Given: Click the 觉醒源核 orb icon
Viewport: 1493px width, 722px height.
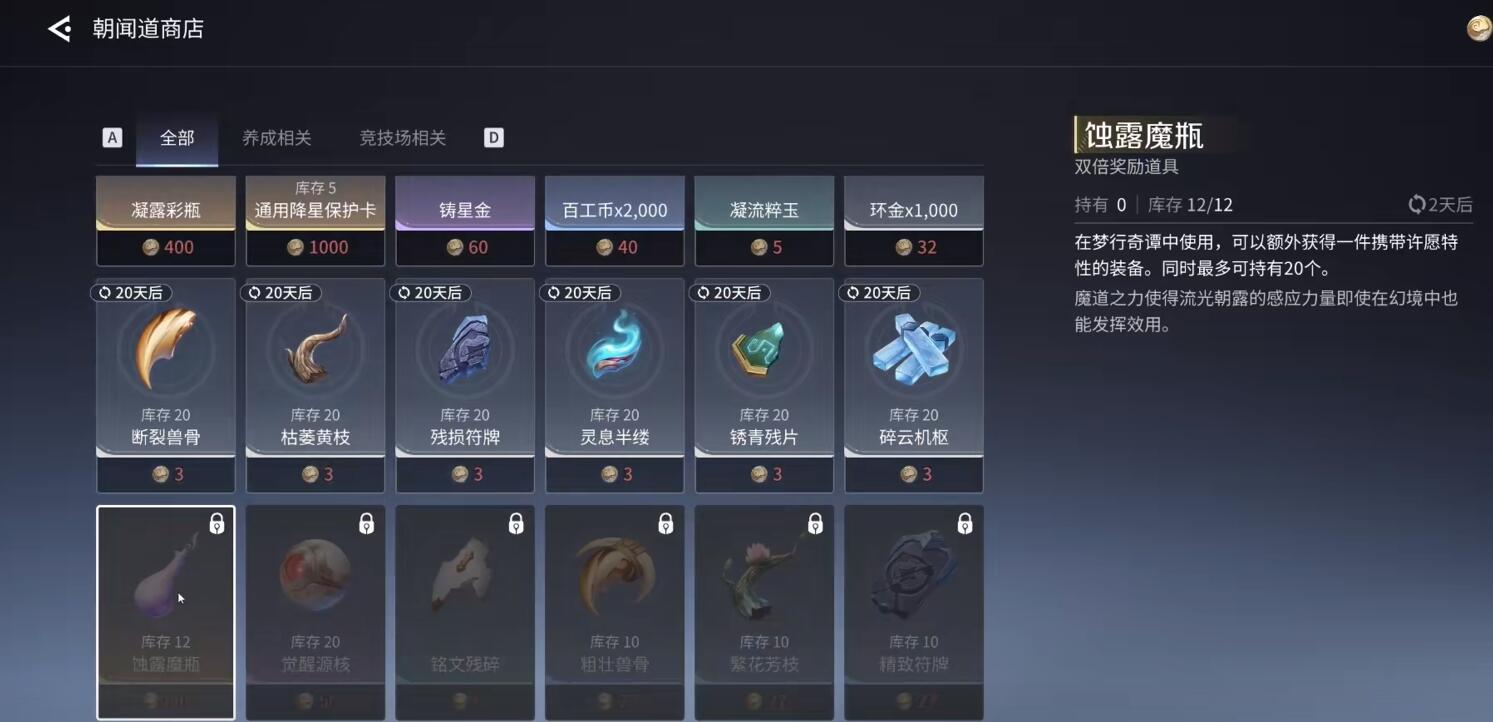Looking at the screenshot, I should point(315,575).
